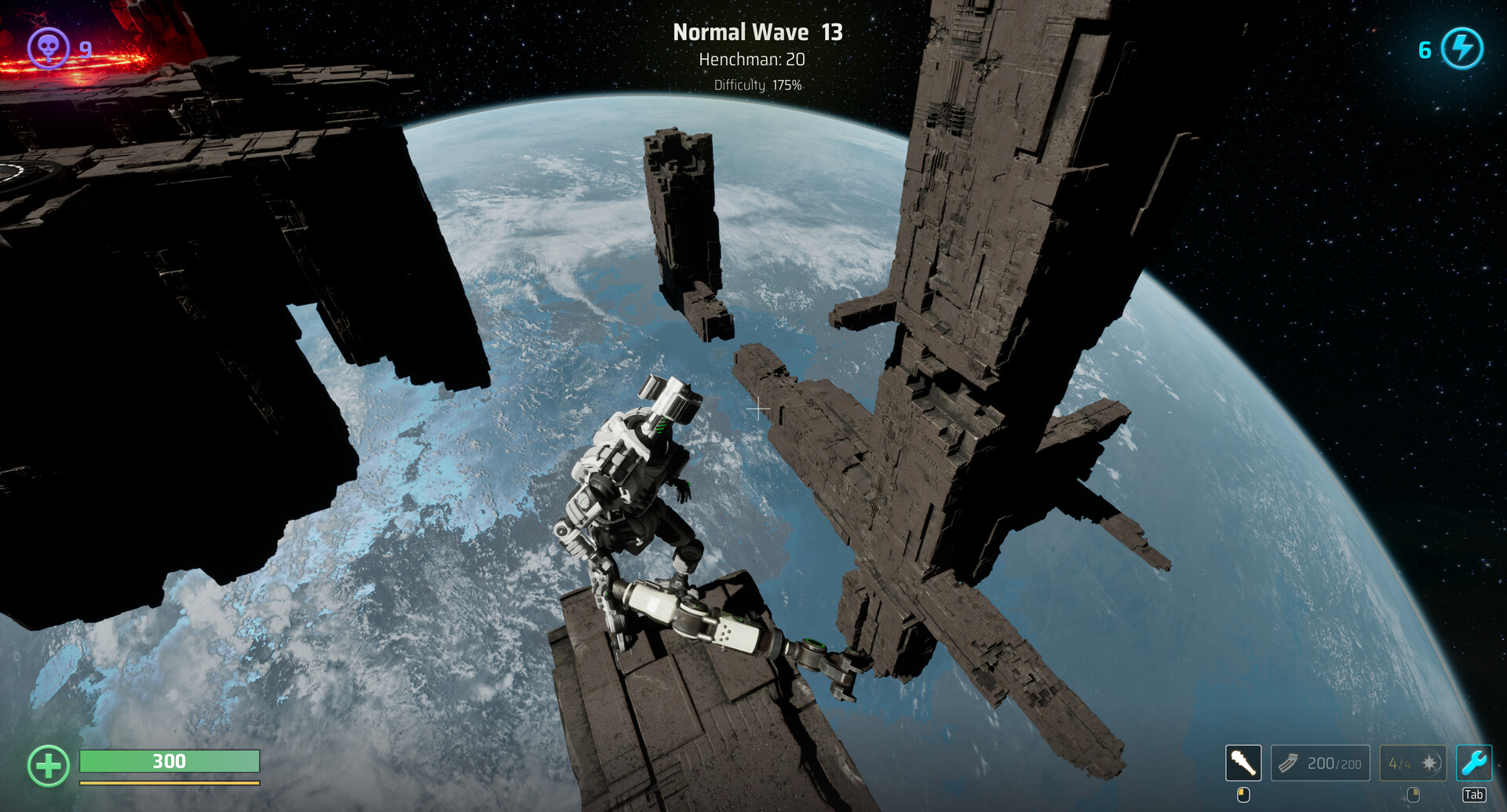Click the crosshair at screen center
1507x812 pixels.
click(757, 409)
